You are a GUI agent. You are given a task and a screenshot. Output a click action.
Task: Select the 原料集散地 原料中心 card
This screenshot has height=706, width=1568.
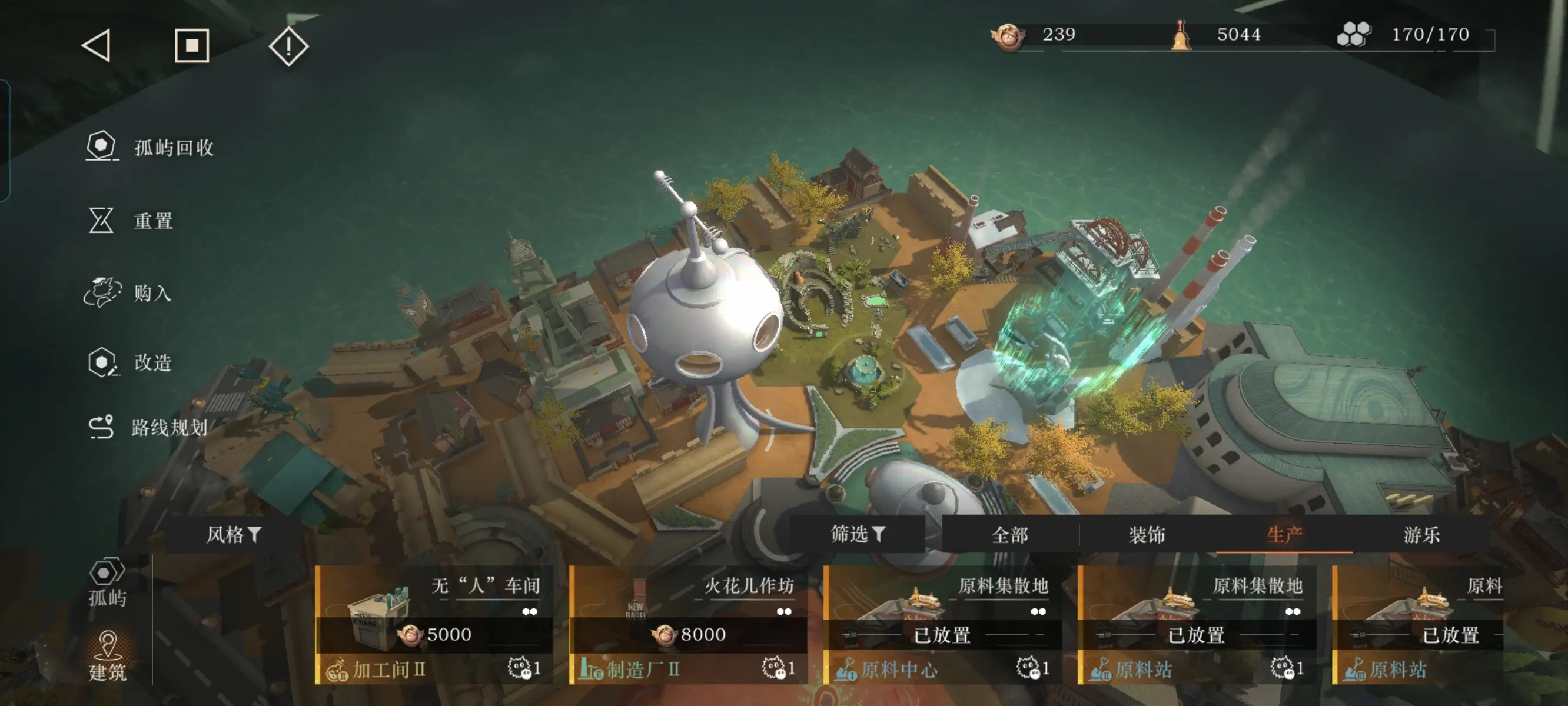(x=943, y=624)
